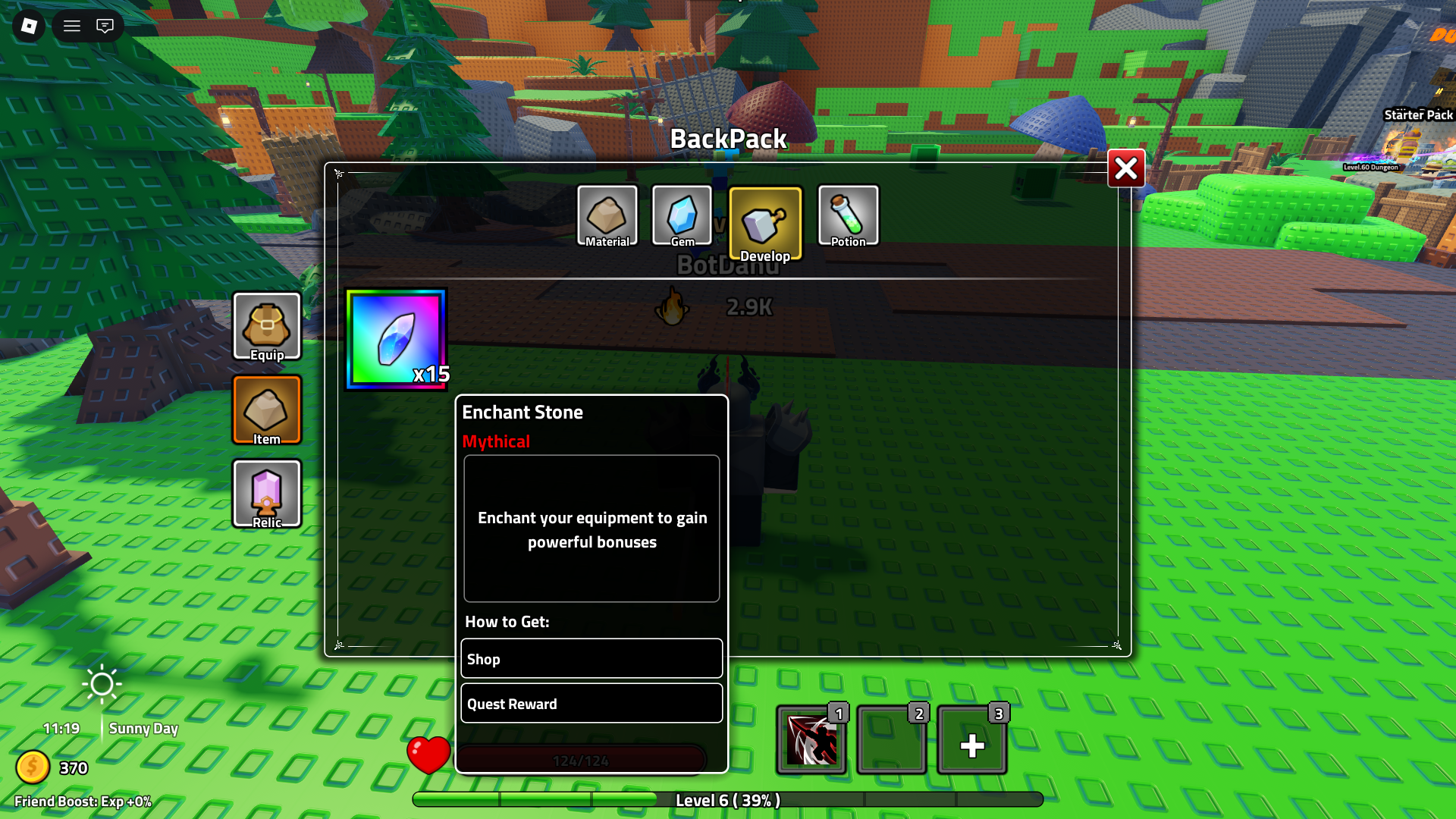Image resolution: width=1456 pixels, height=819 pixels.
Task: Toggle the highlighted Develop tab selection
Action: coord(765,222)
